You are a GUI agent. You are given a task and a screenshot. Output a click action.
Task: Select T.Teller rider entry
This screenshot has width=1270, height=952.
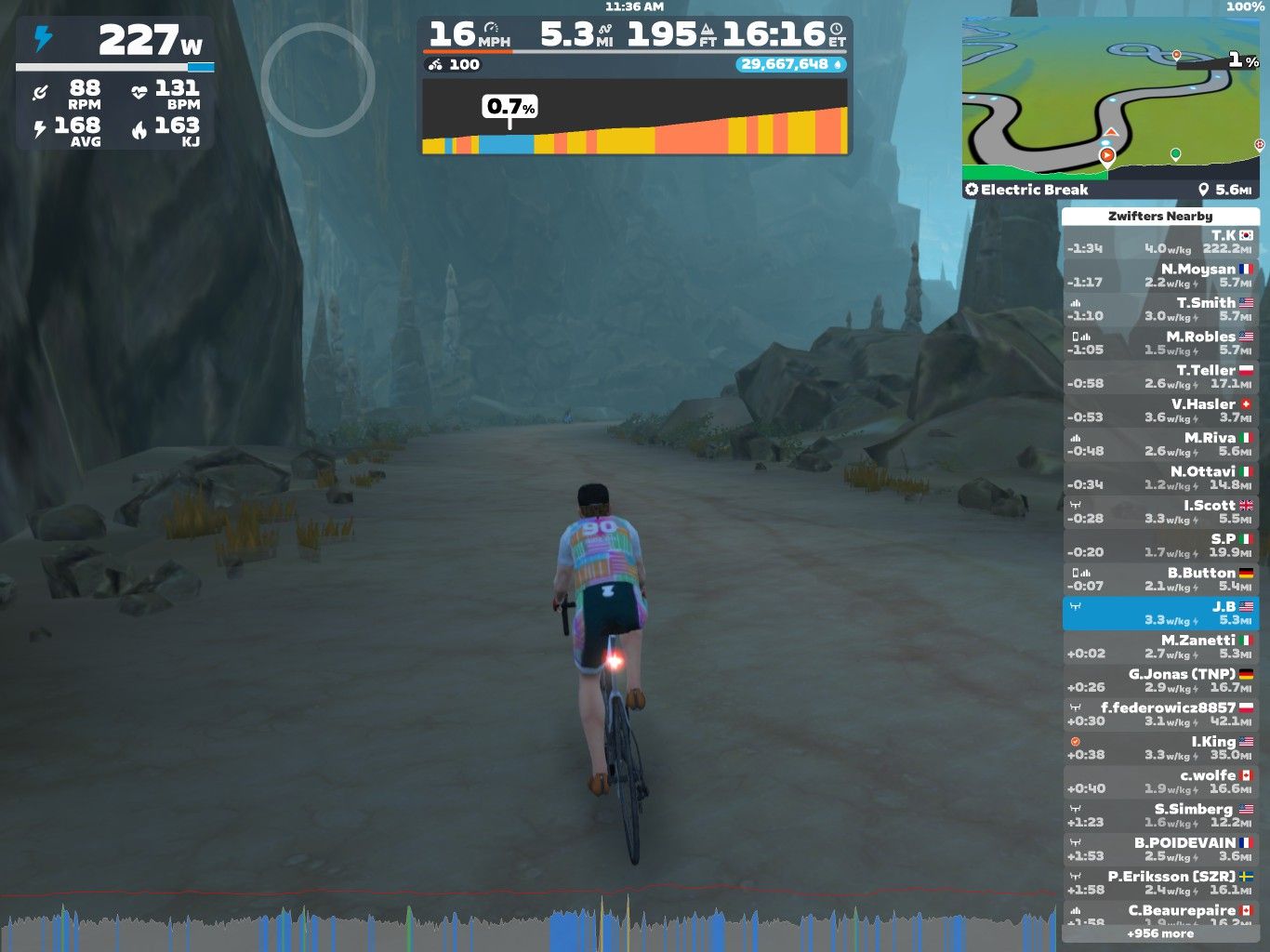[1160, 377]
